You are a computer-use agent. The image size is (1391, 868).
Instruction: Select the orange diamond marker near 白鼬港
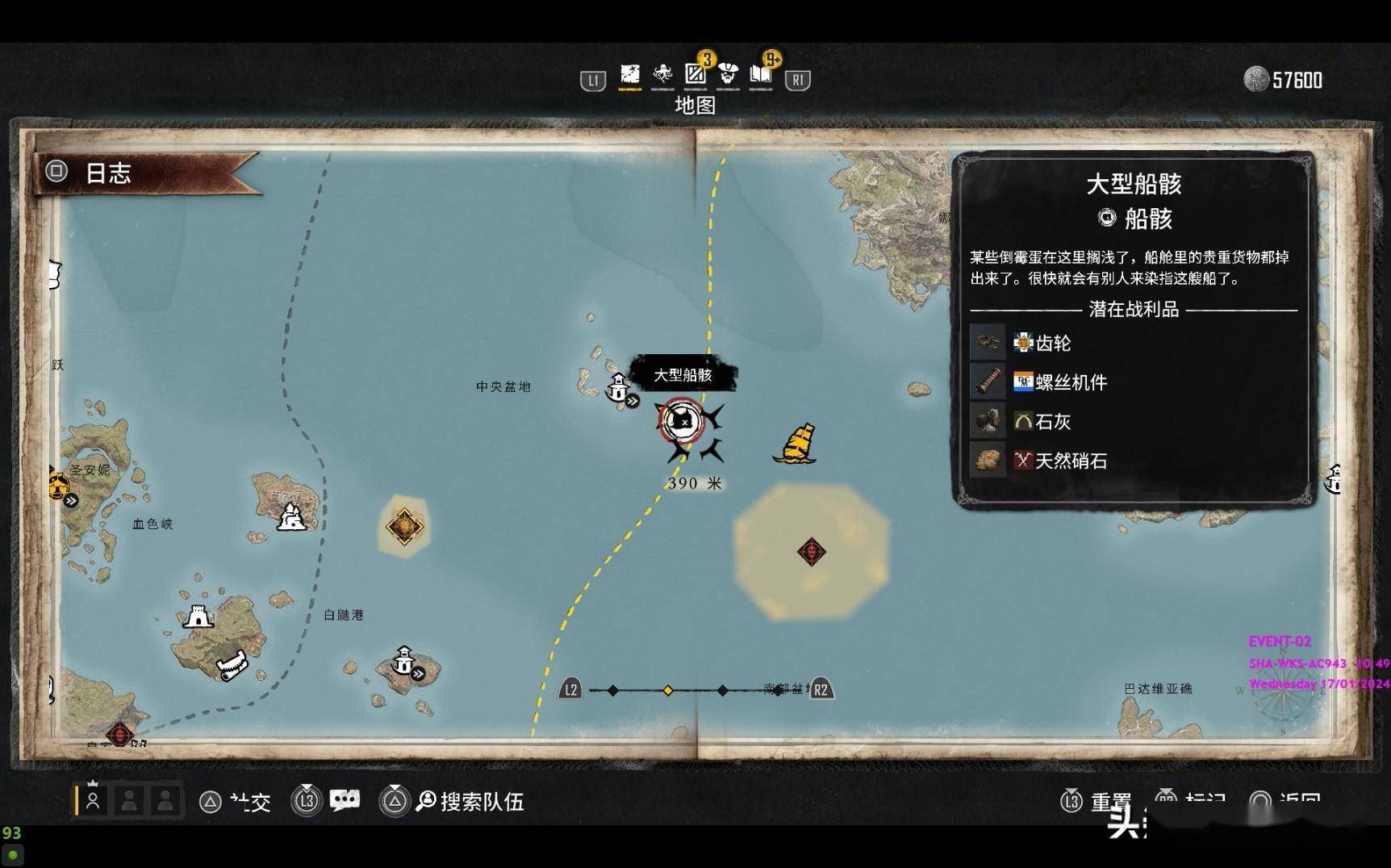point(404,526)
